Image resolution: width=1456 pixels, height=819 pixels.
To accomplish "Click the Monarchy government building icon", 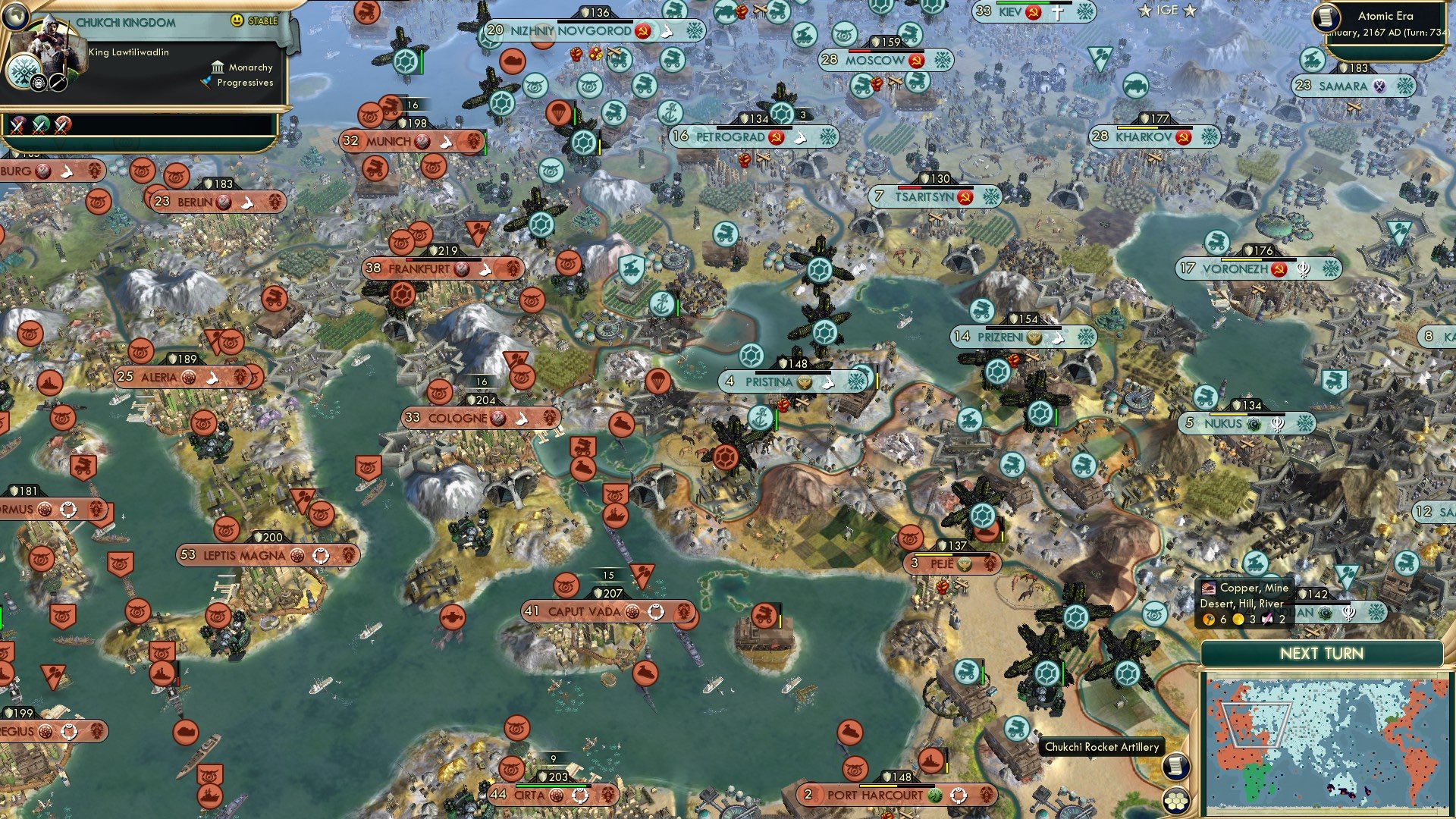I will point(218,67).
